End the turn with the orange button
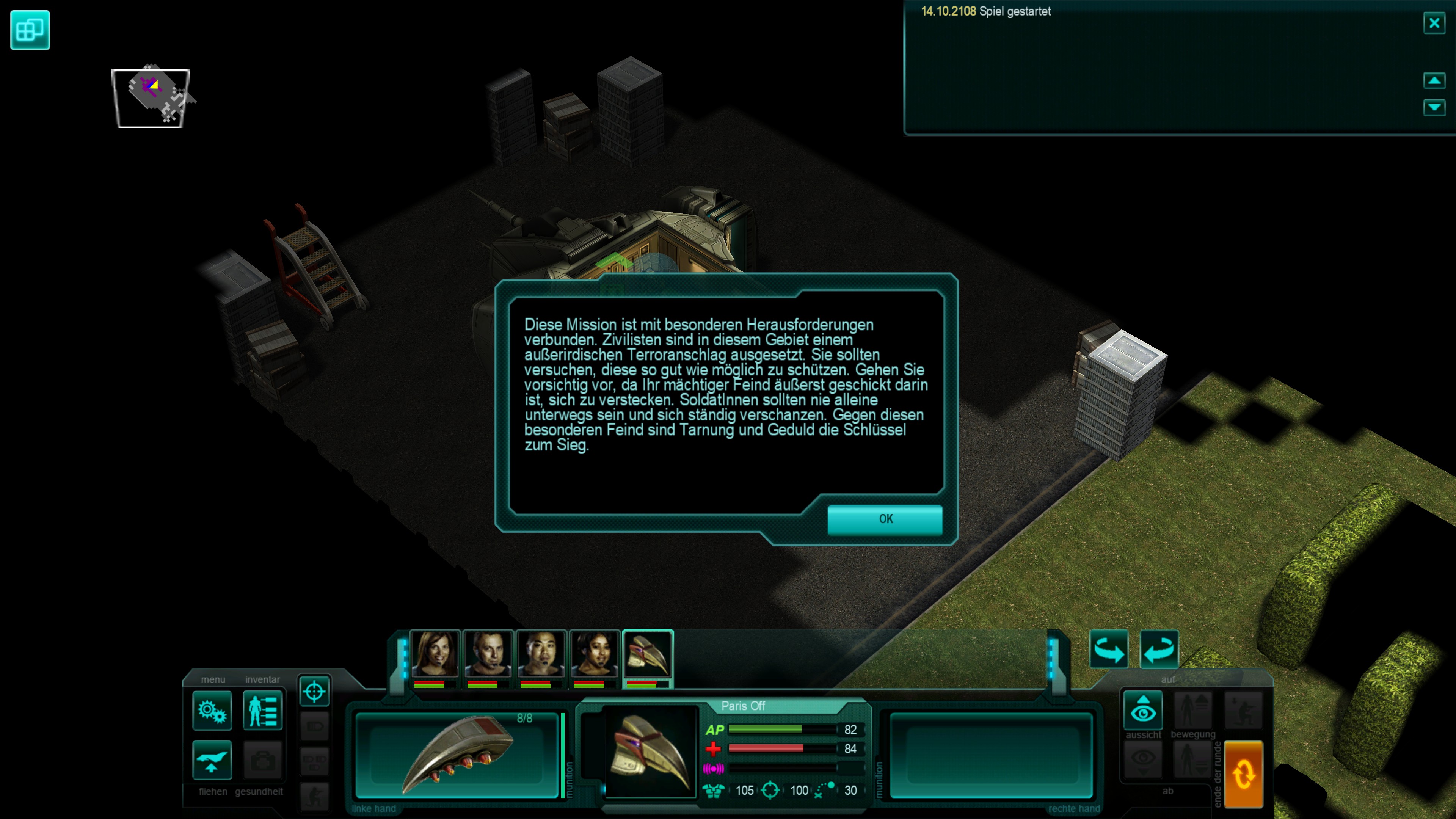This screenshot has height=819, width=1456. pos(1244,774)
